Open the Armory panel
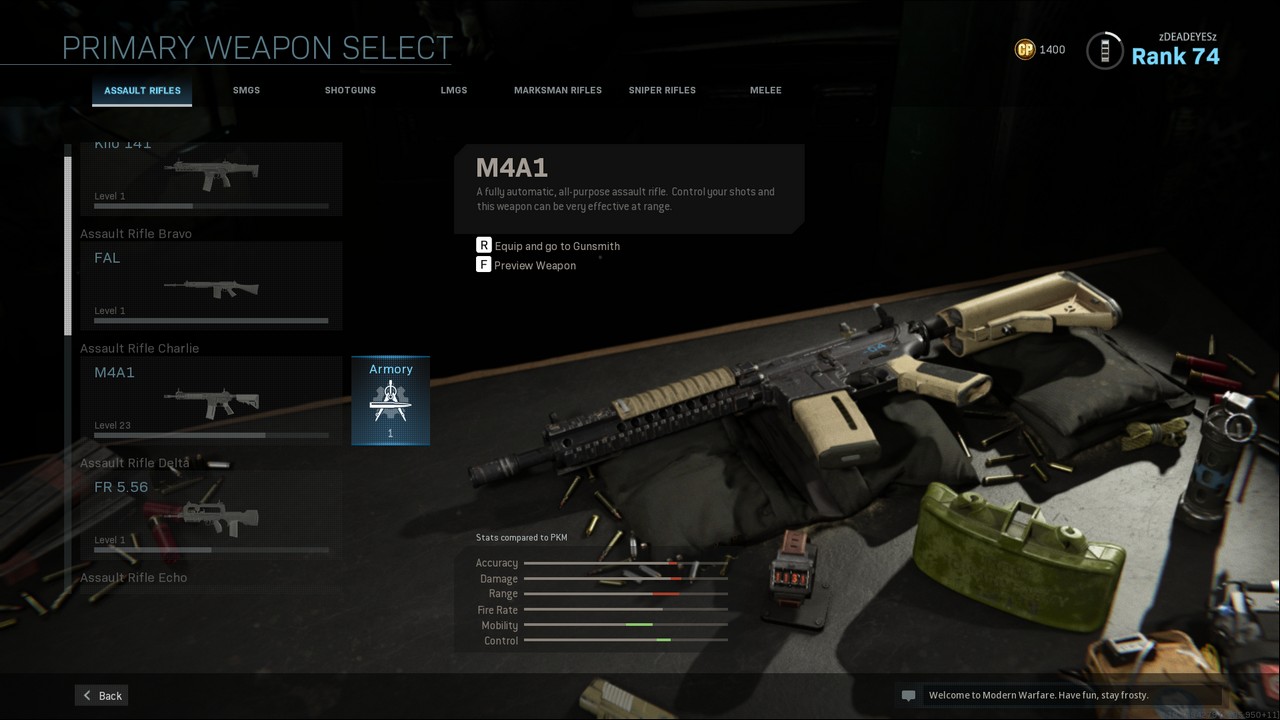 [x=390, y=400]
